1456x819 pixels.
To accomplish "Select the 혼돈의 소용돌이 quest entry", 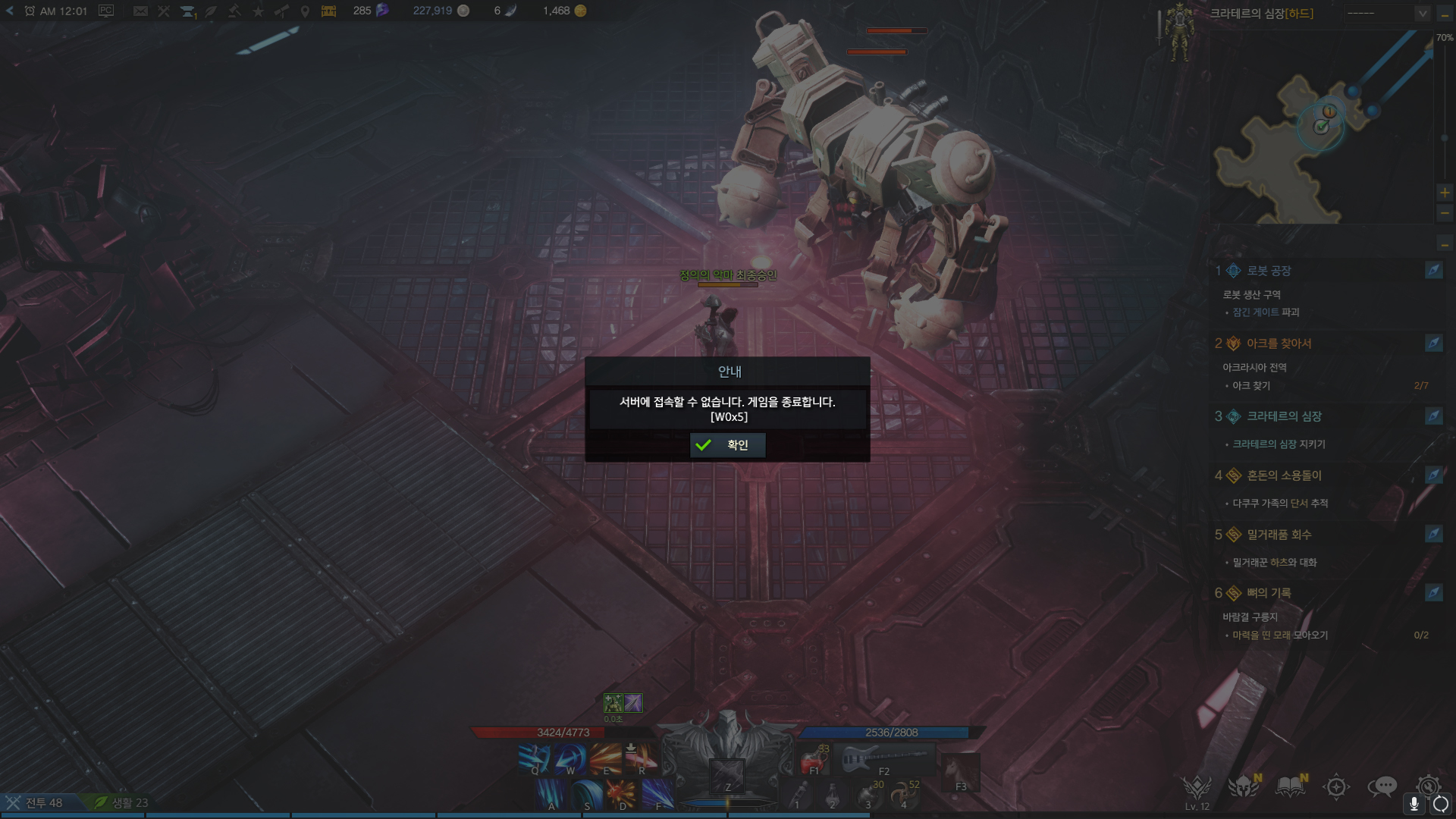I will [1283, 475].
